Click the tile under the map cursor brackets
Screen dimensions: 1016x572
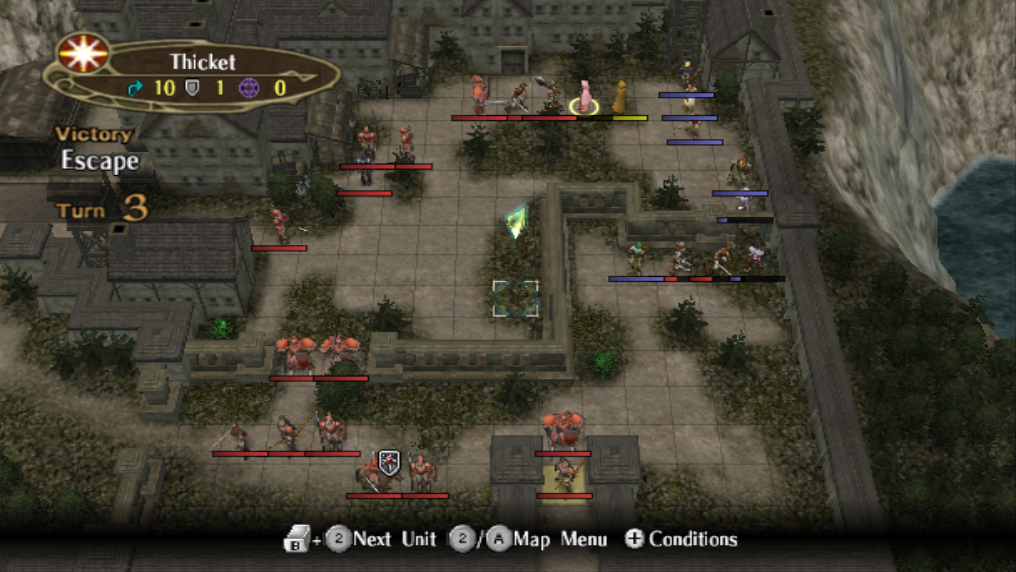516,298
